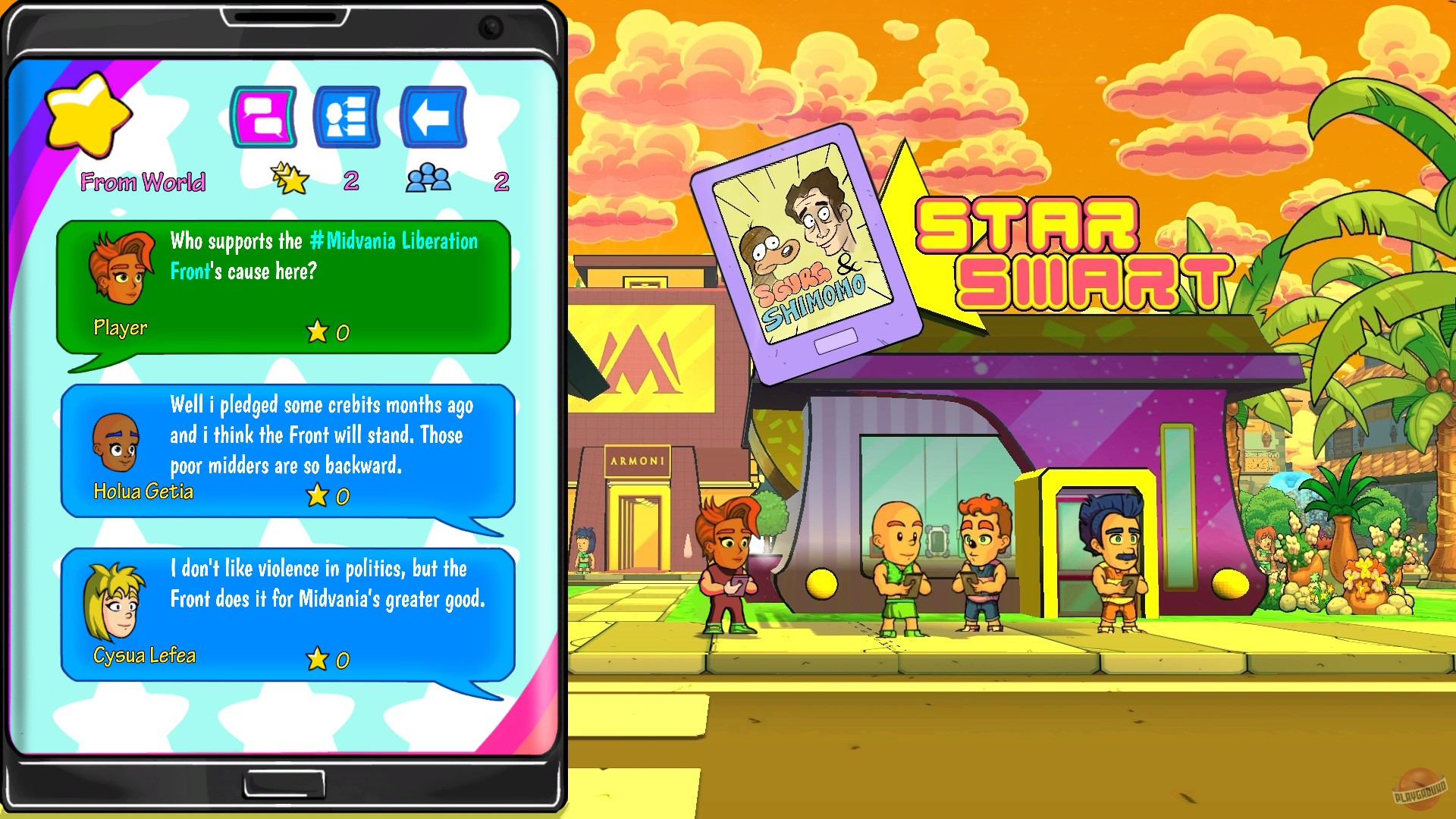Star Holua Getia's reply about crebits
Image resolution: width=1456 pixels, height=819 pixels.
click(318, 495)
